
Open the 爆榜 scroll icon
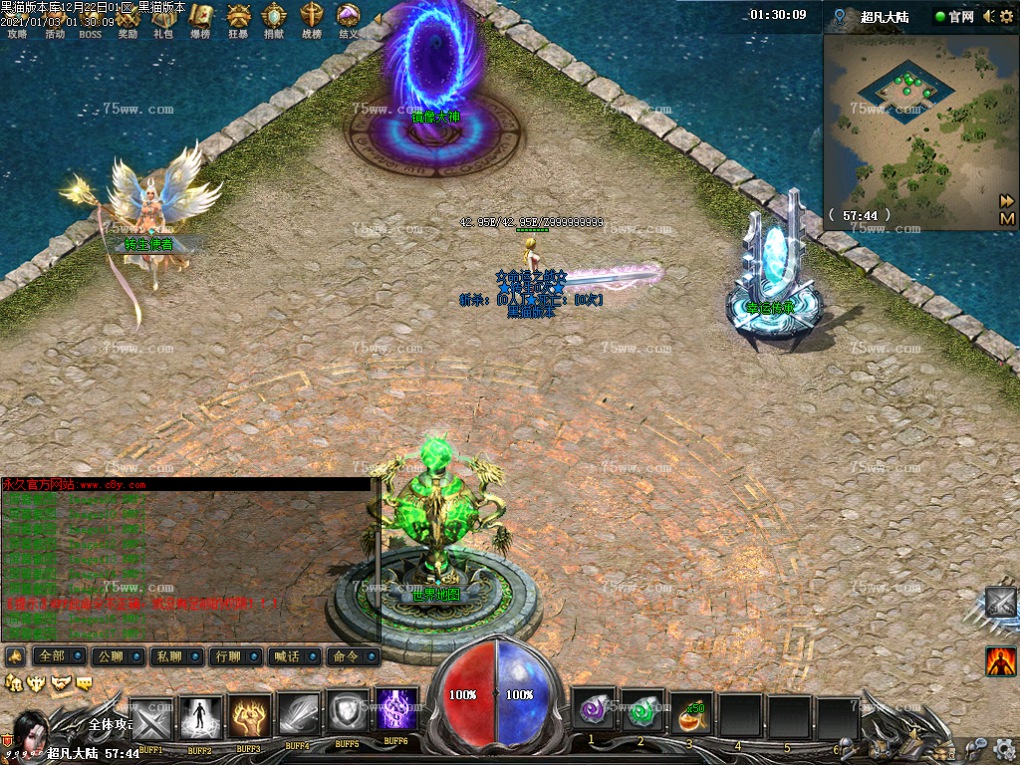click(x=201, y=20)
